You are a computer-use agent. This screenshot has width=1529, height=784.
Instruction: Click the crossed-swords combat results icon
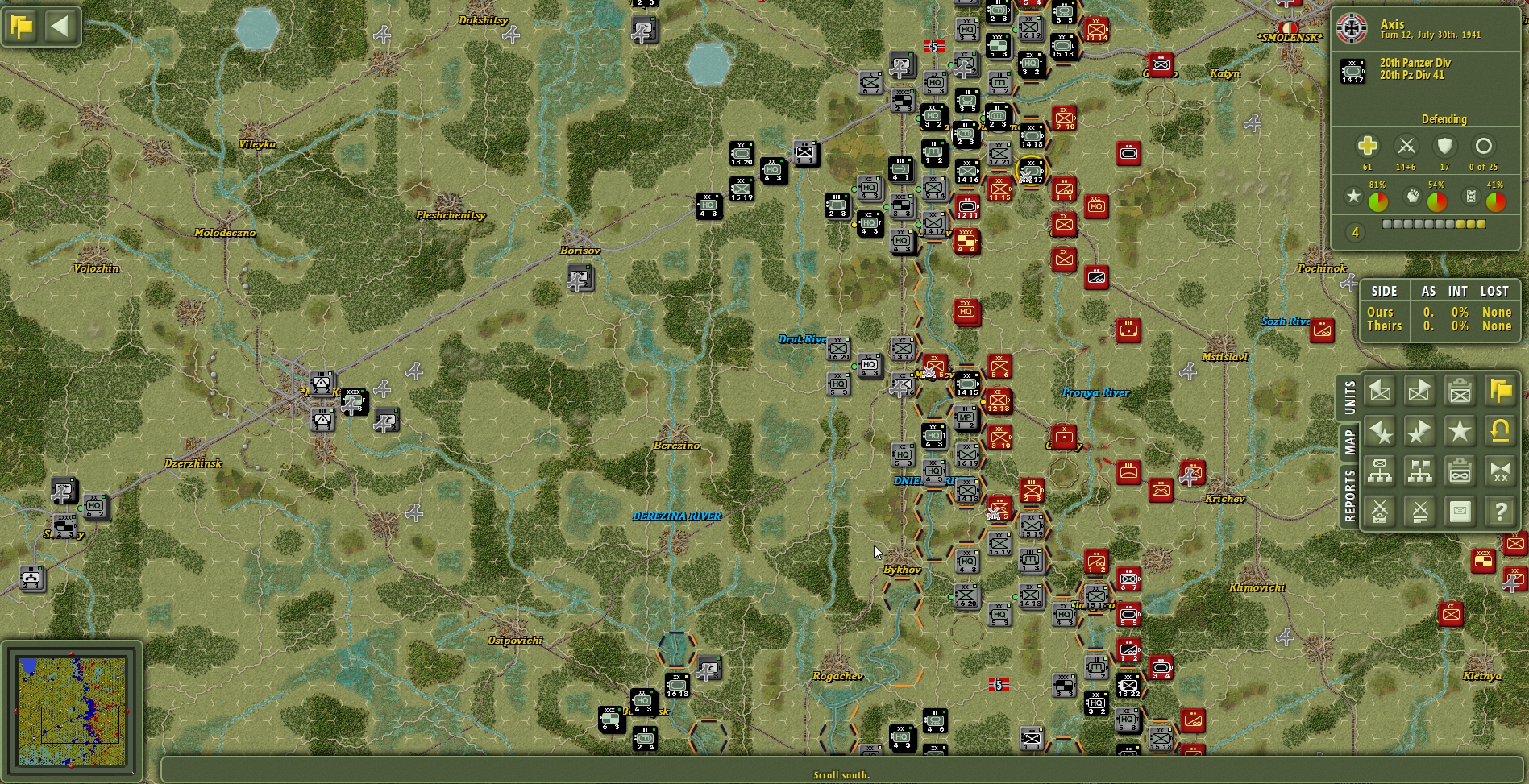pos(1419,512)
